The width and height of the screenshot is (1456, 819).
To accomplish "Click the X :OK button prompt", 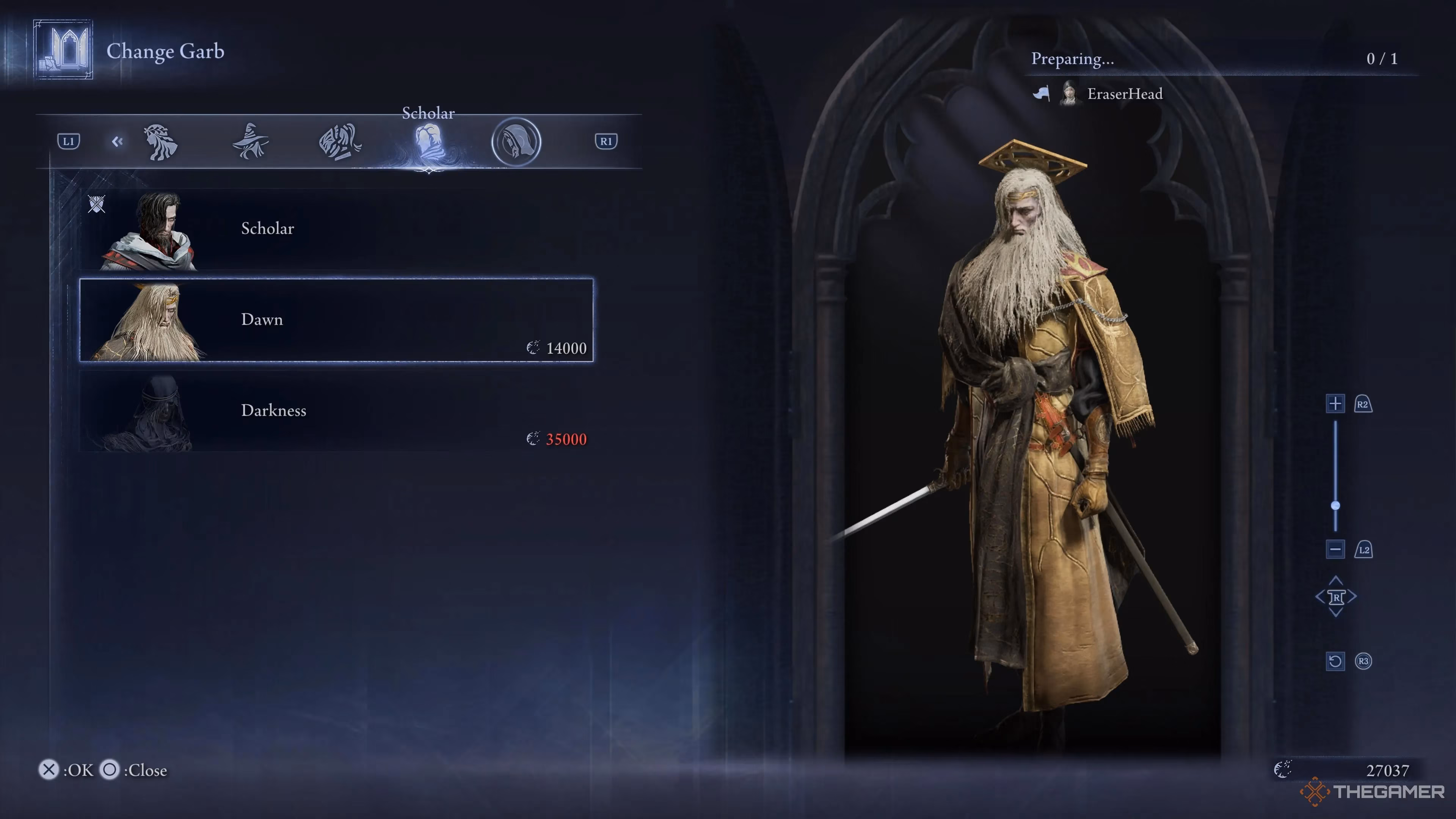I will [x=49, y=769].
